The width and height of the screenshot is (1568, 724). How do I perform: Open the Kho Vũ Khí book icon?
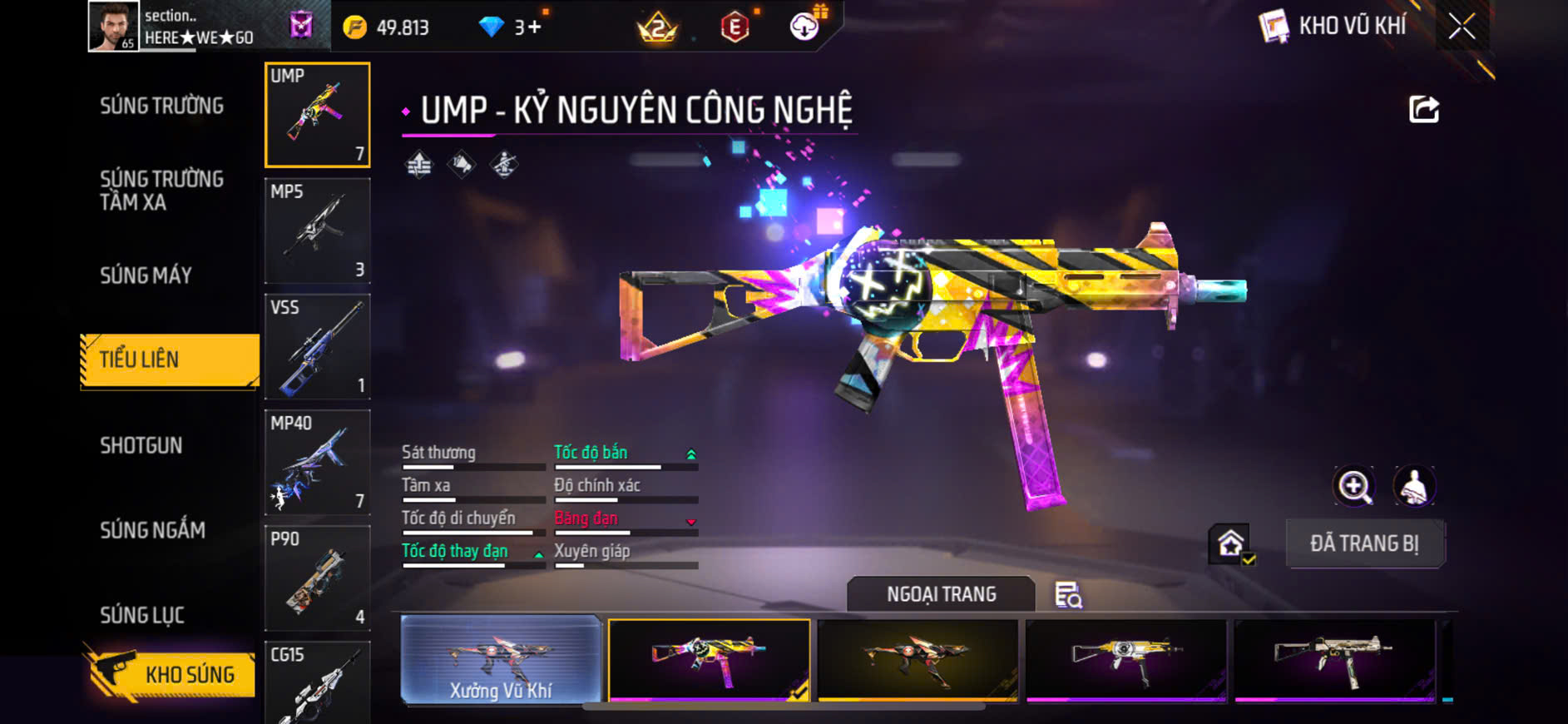point(1273,27)
